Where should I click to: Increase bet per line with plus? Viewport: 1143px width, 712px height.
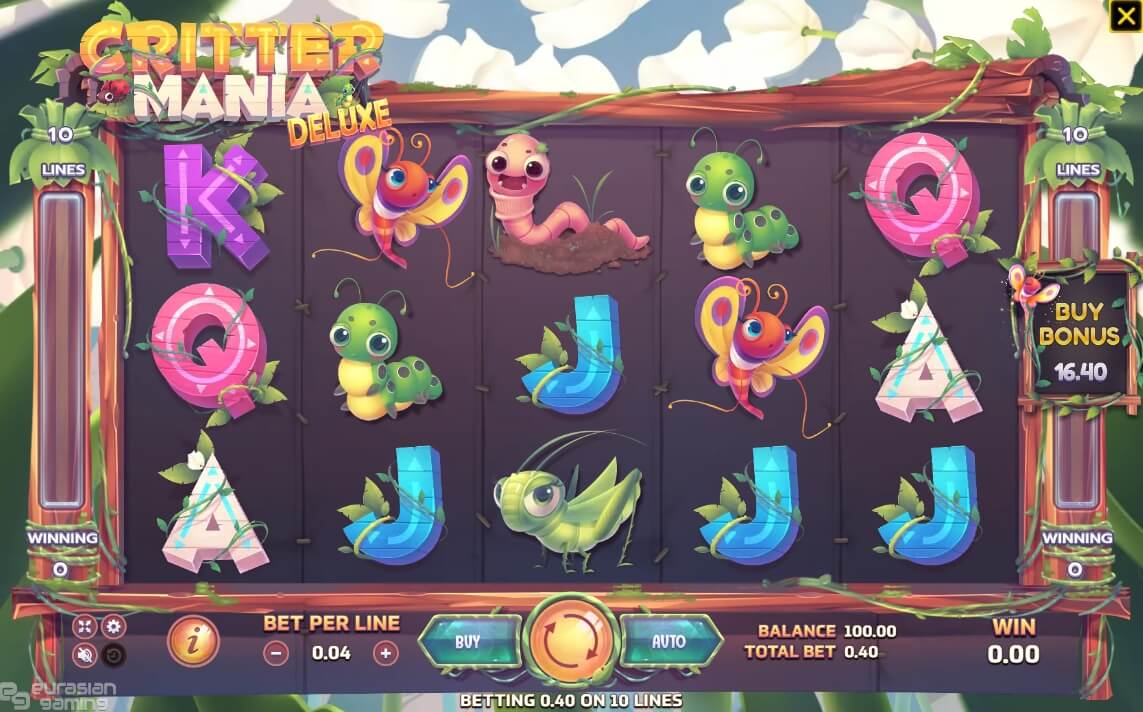(x=385, y=654)
